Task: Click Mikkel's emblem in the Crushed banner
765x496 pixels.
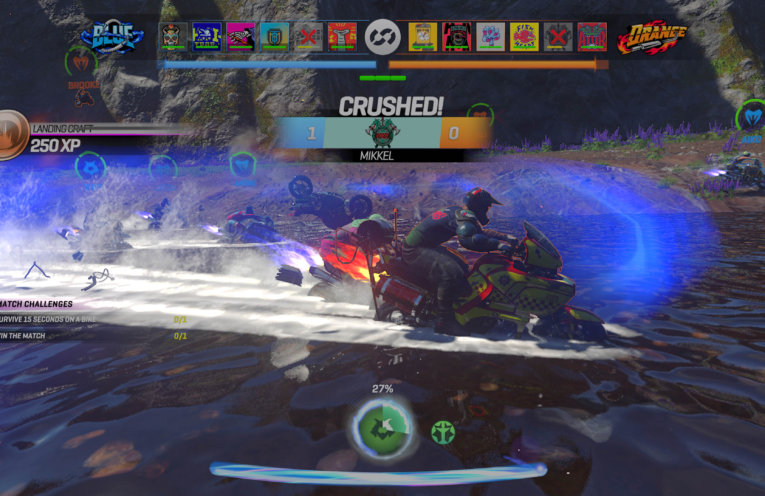Action: (x=382, y=132)
